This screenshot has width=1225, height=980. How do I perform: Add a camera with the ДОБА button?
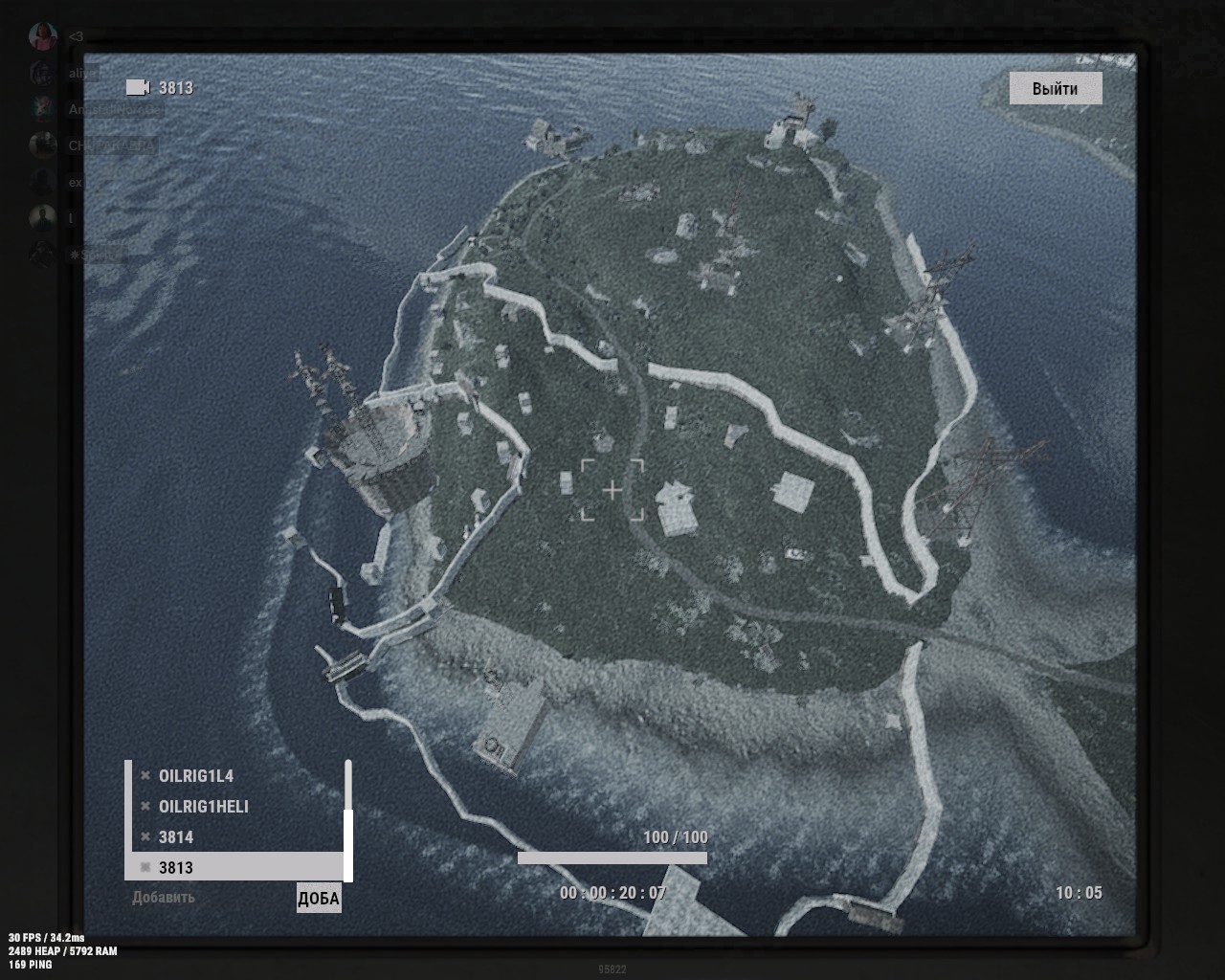[x=319, y=899]
